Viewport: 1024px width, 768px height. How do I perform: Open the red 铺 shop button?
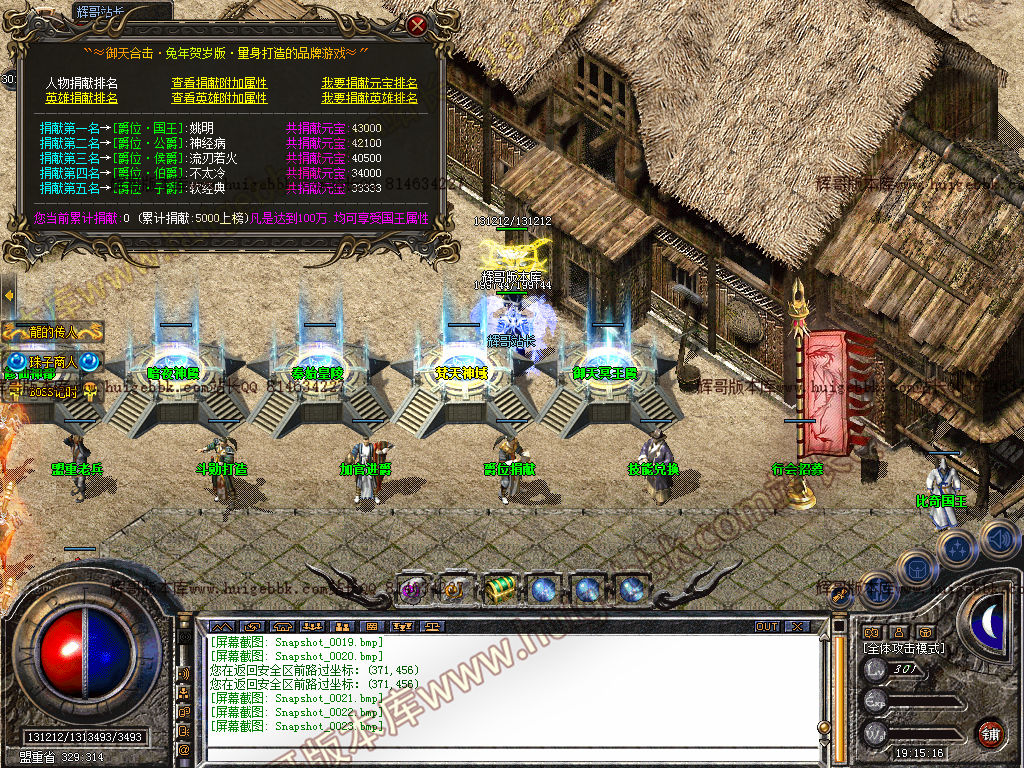point(990,733)
